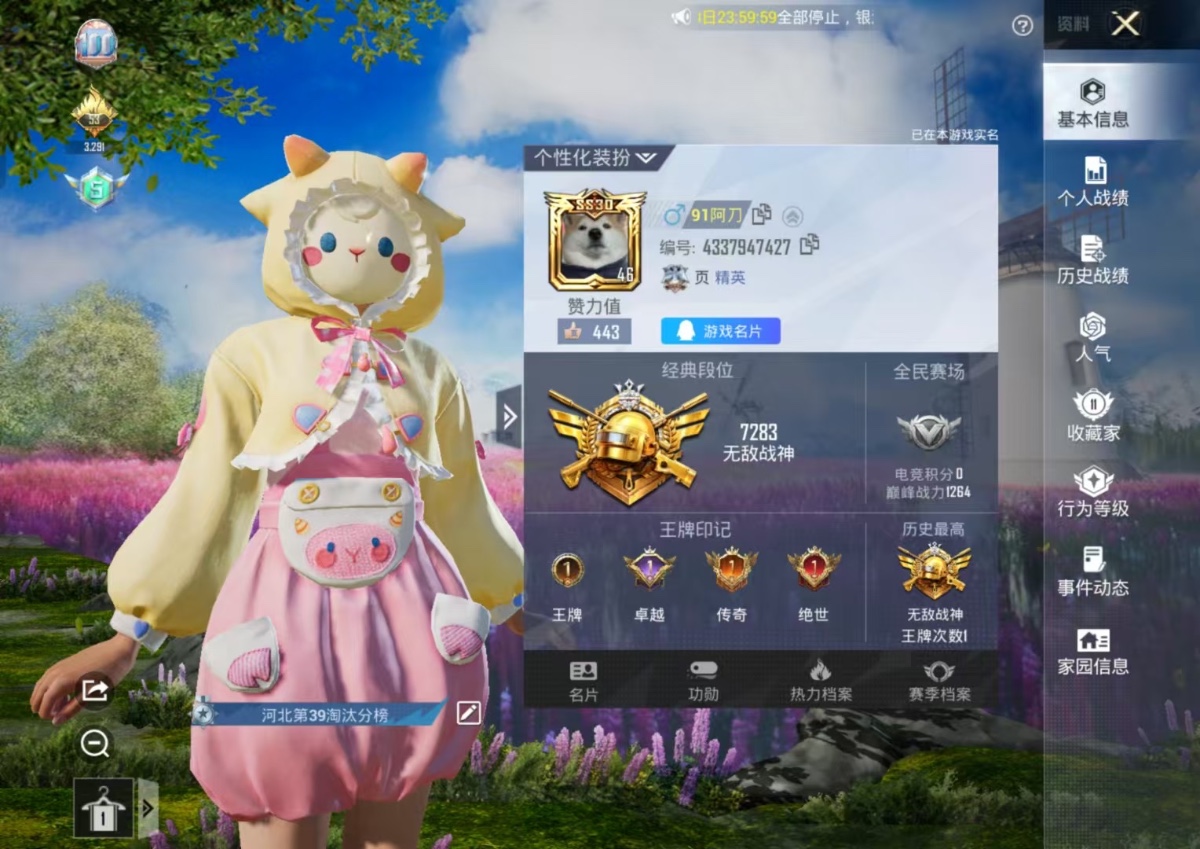Switch to the 家园信息 tab
1200x849 pixels.
coord(1093,650)
